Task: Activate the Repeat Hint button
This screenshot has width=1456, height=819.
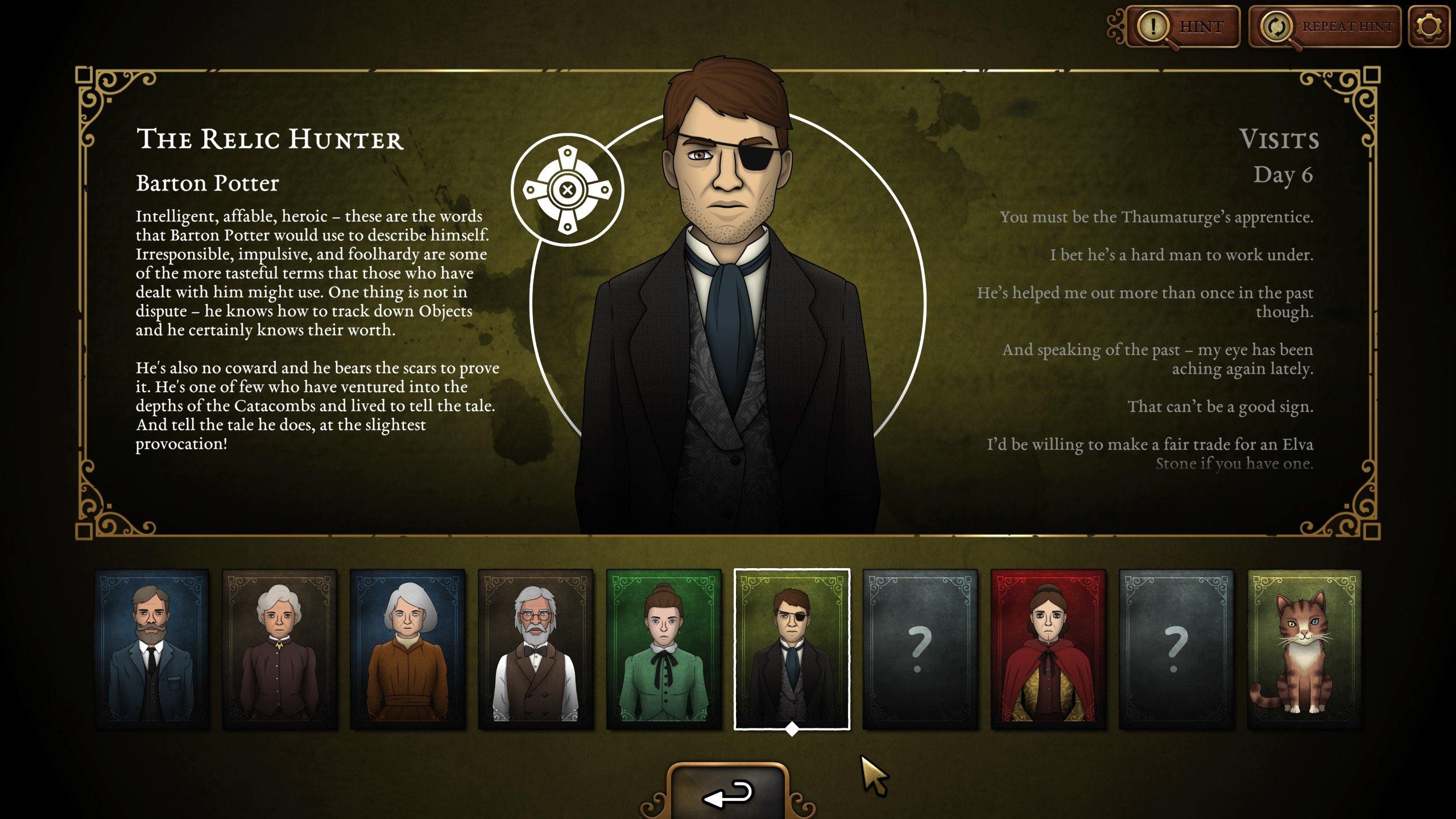Action: (1325, 27)
